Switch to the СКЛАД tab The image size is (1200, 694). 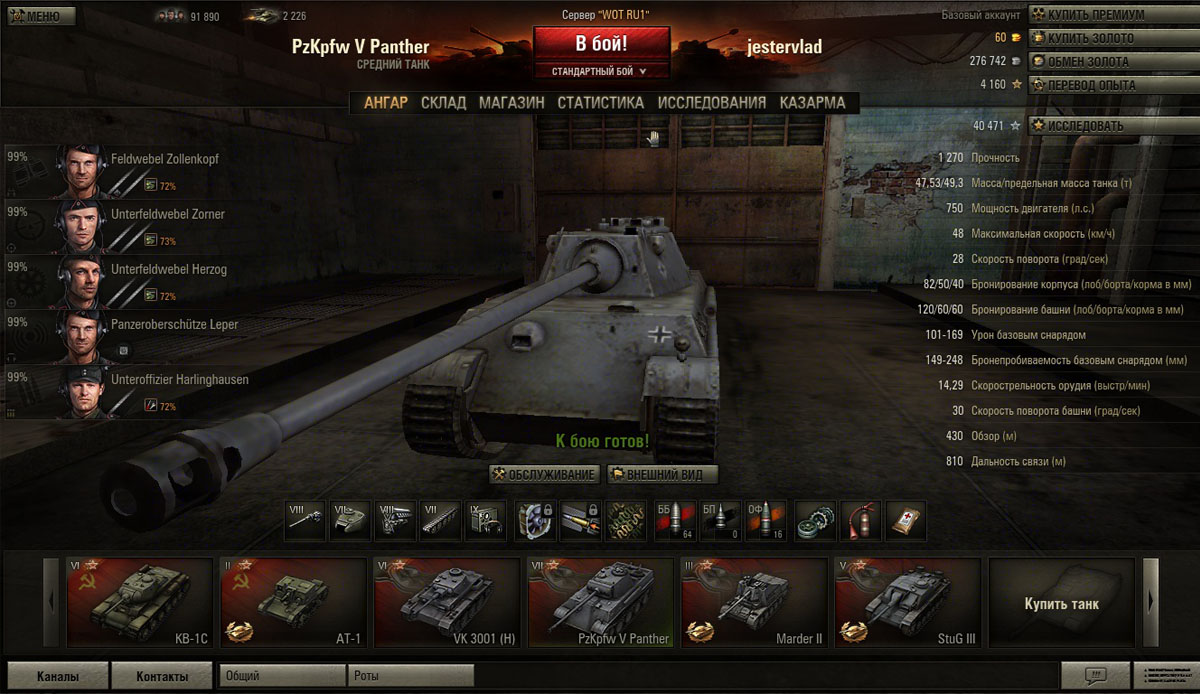click(443, 102)
